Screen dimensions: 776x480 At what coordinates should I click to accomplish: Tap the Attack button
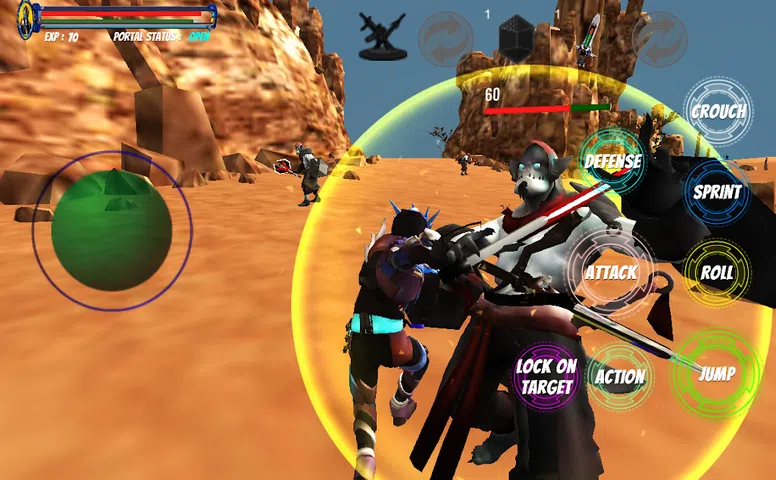[x=610, y=272]
